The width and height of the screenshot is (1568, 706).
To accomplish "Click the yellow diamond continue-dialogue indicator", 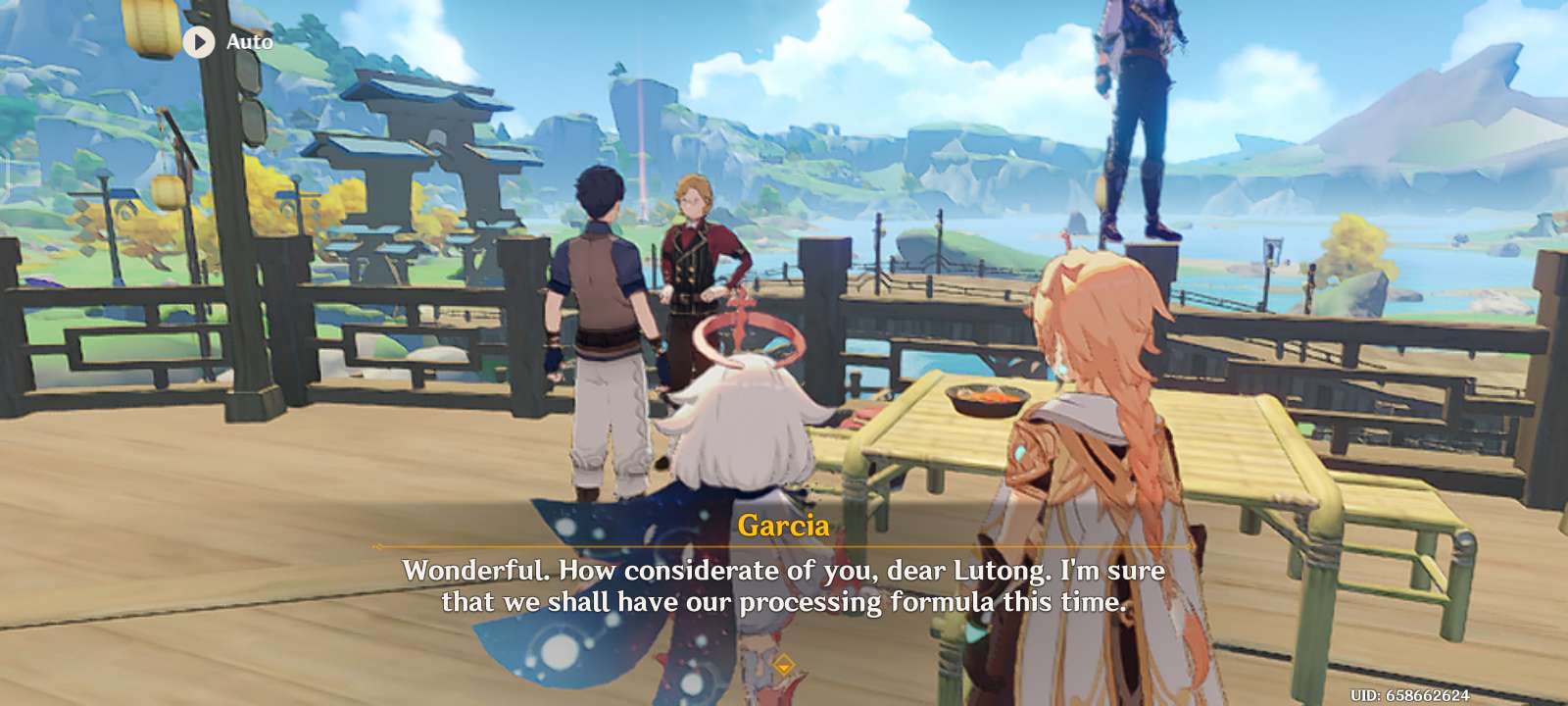I will [783, 668].
